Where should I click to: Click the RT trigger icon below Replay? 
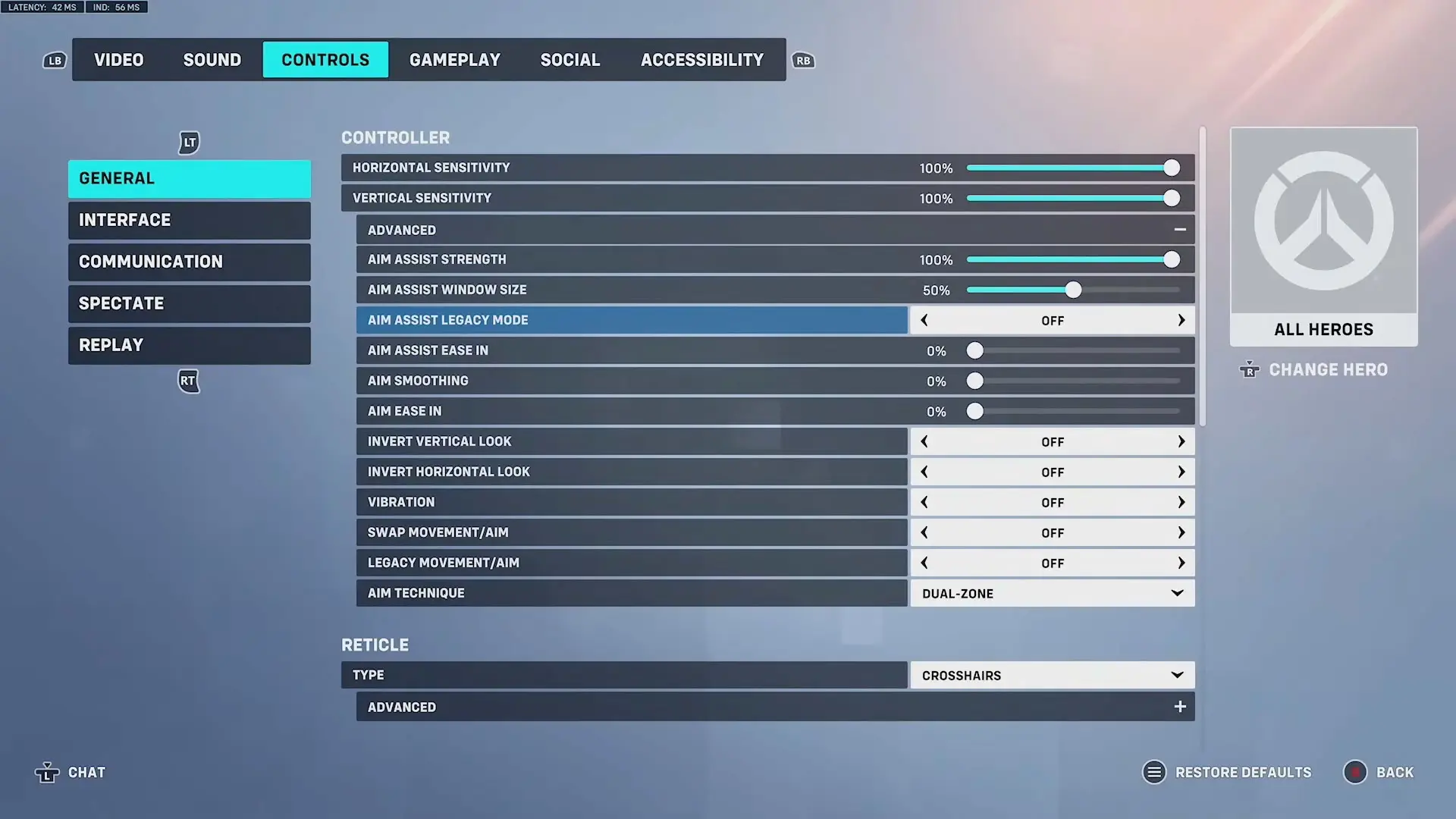pos(188,381)
